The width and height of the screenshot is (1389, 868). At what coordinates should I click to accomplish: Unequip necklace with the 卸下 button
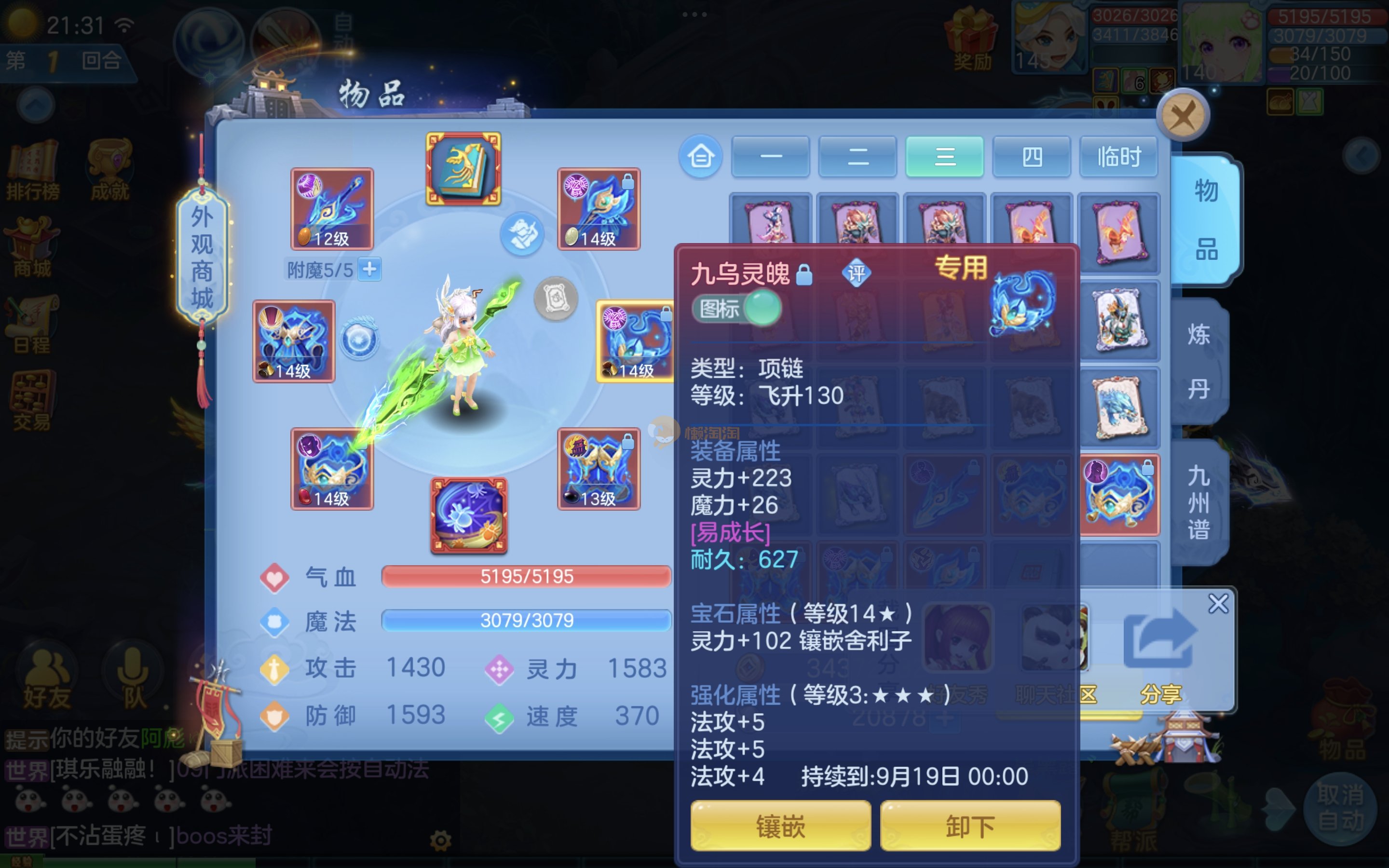click(x=970, y=826)
